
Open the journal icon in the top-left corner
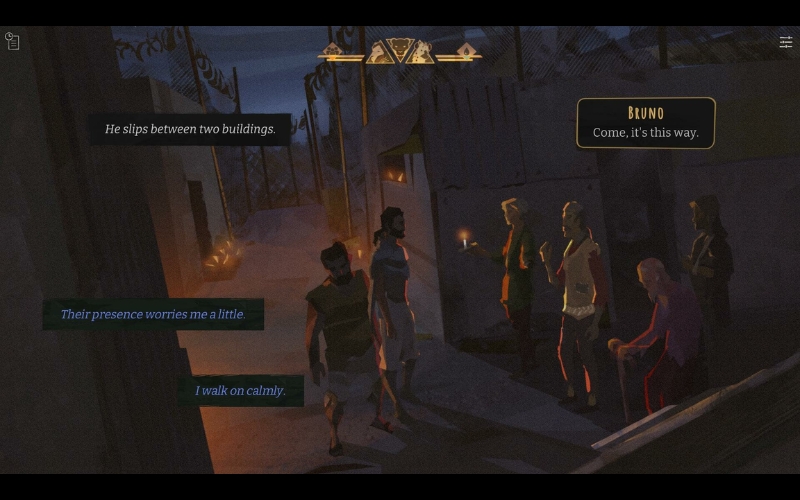12,41
